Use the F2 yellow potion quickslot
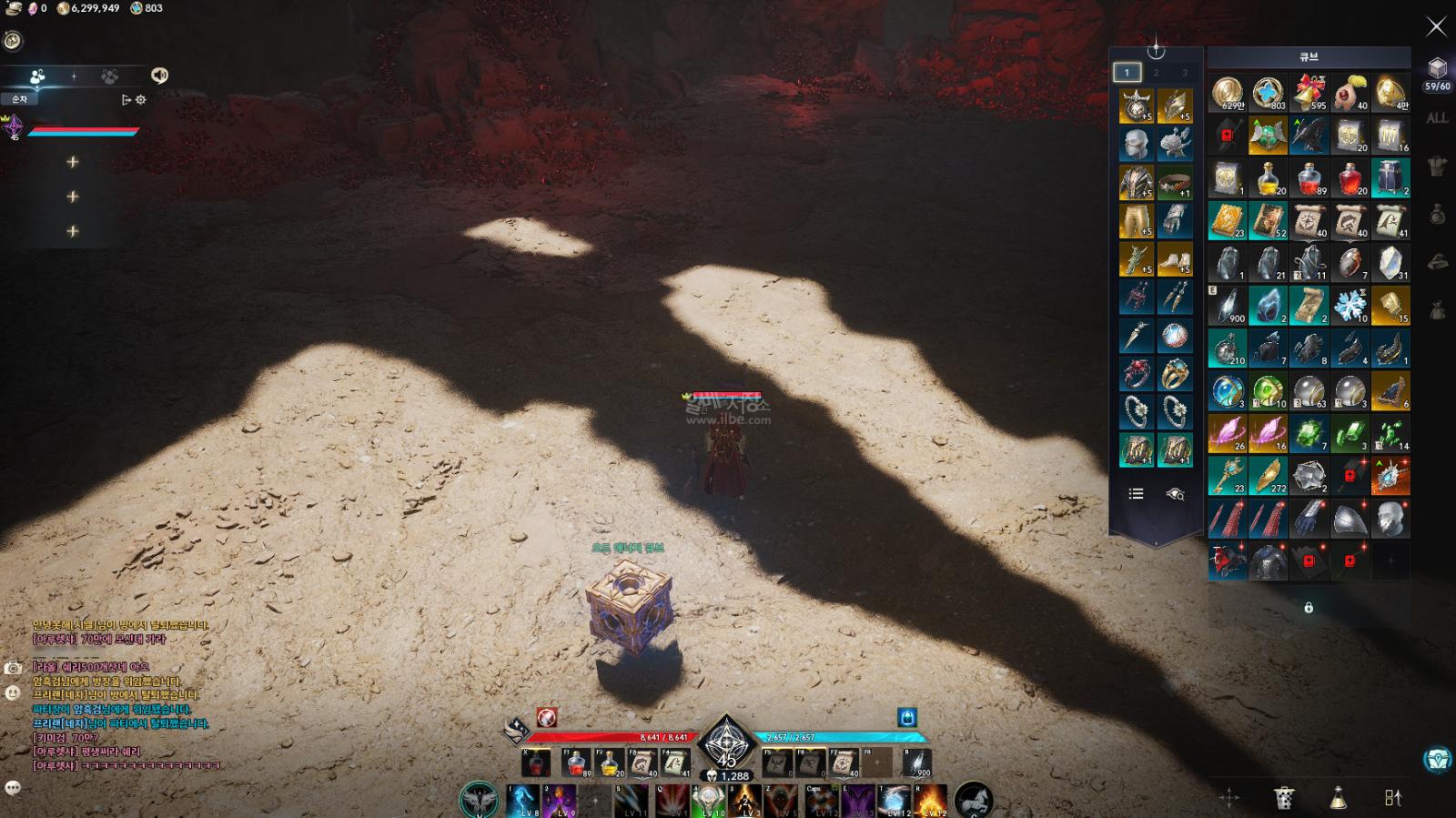Image resolution: width=1456 pixels, height=818 pixels. pyautogui.click(x=610, y=763)
